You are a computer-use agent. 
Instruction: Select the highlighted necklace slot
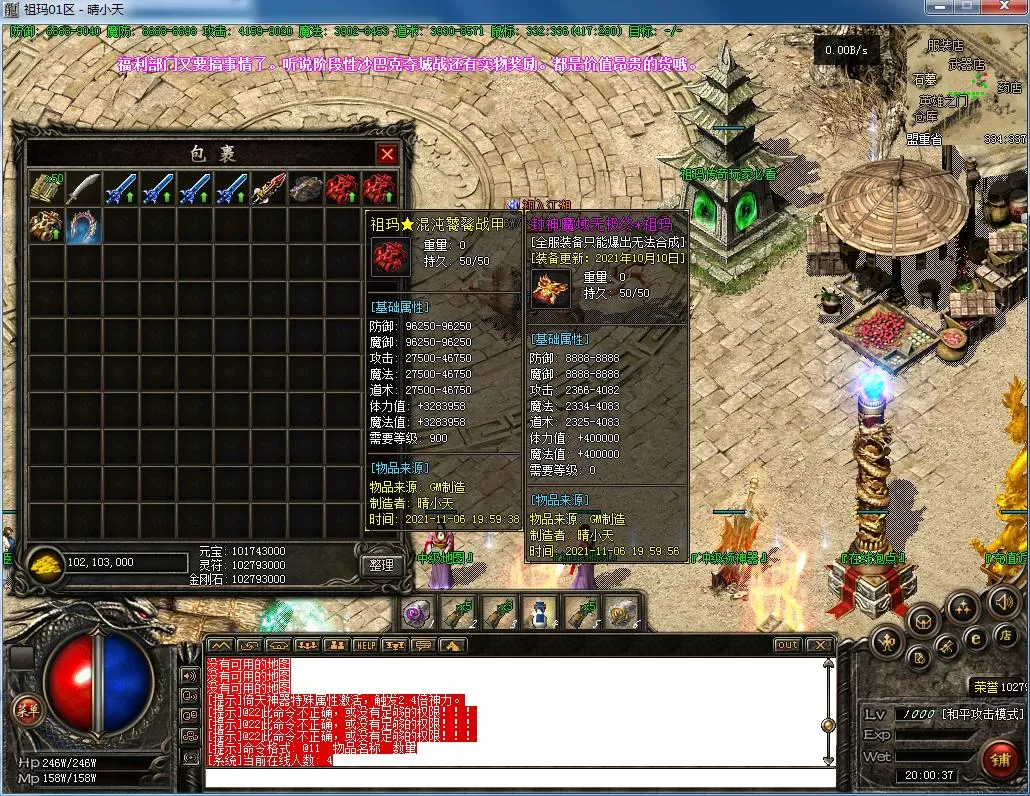[x=83, y=225]
